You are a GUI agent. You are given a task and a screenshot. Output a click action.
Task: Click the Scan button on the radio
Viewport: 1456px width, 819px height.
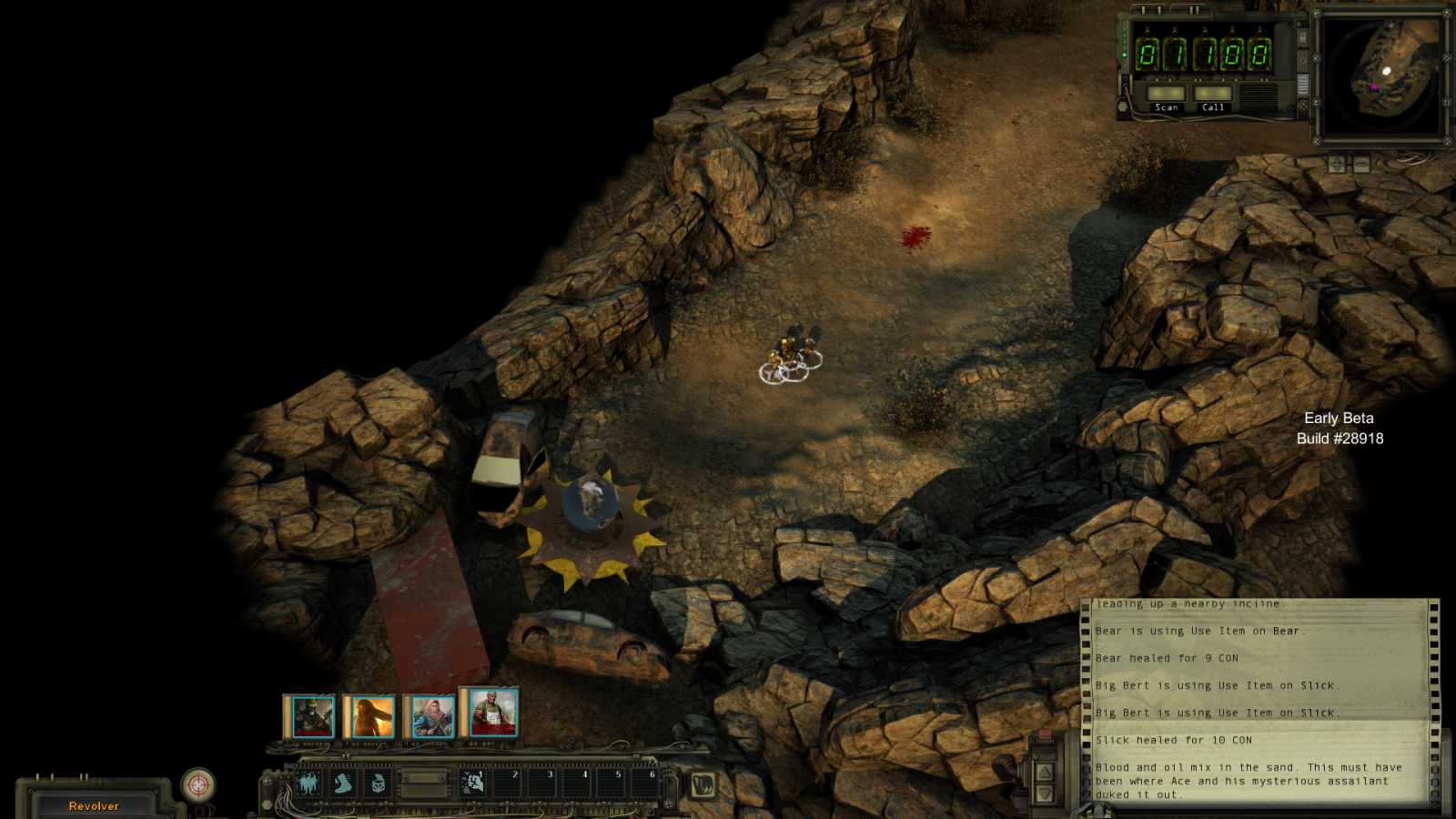pyautogui.click(x=1166, y=95)
